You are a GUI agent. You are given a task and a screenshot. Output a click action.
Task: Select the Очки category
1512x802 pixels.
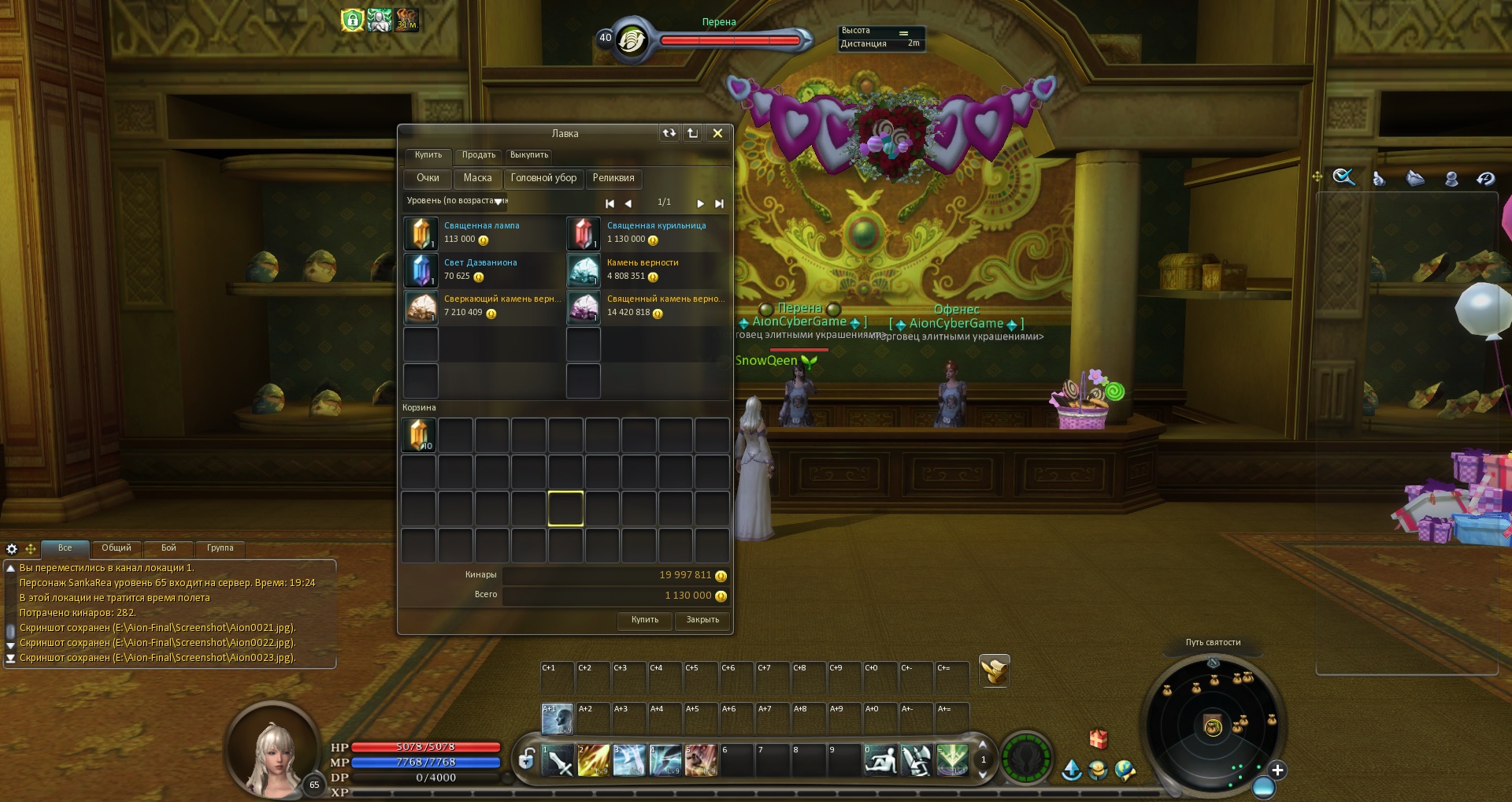coord(428,178)
